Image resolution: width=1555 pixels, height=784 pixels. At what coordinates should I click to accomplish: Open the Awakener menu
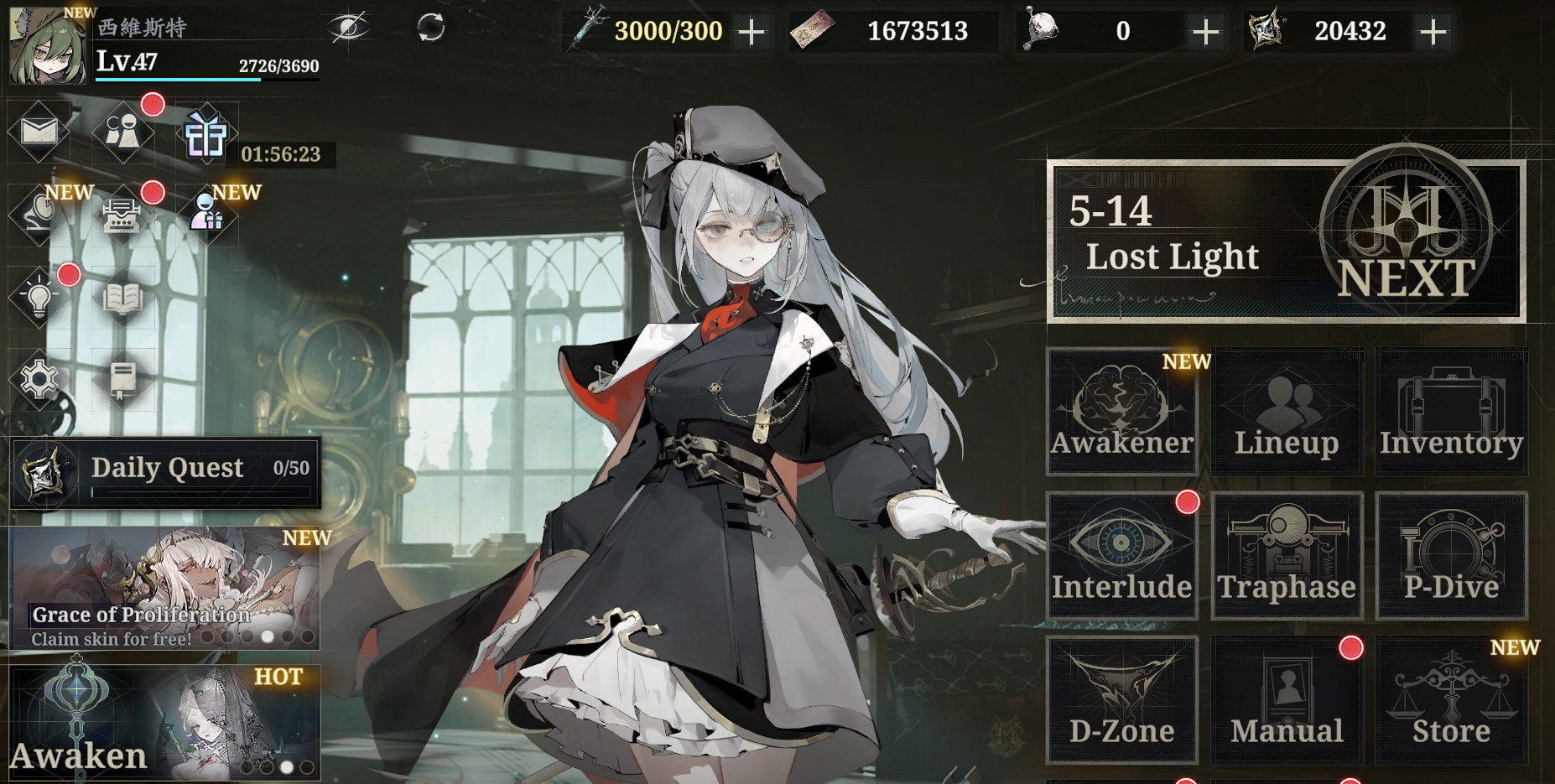[1121, 411]
